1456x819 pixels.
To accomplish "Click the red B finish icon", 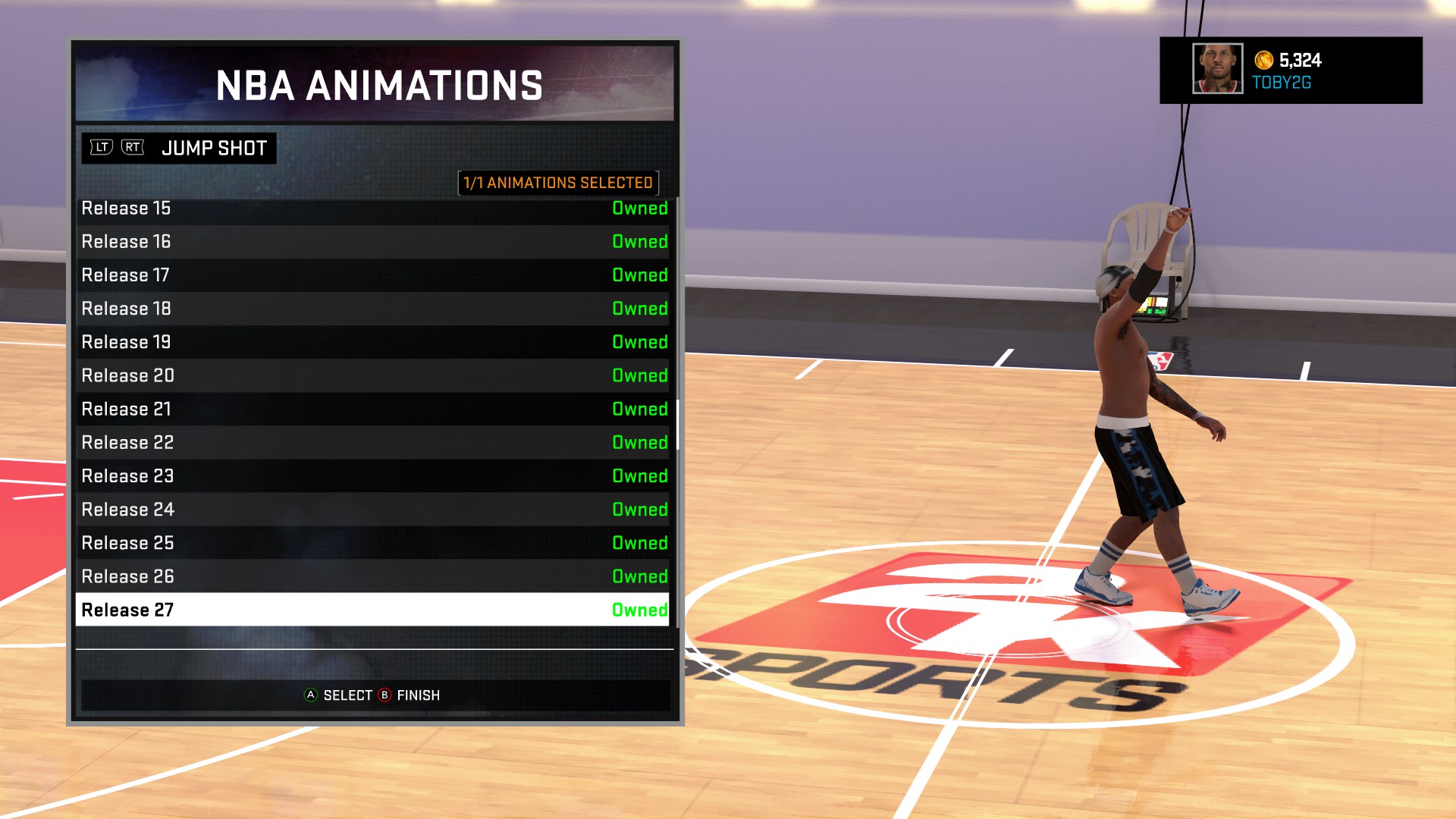I will 383,695.
